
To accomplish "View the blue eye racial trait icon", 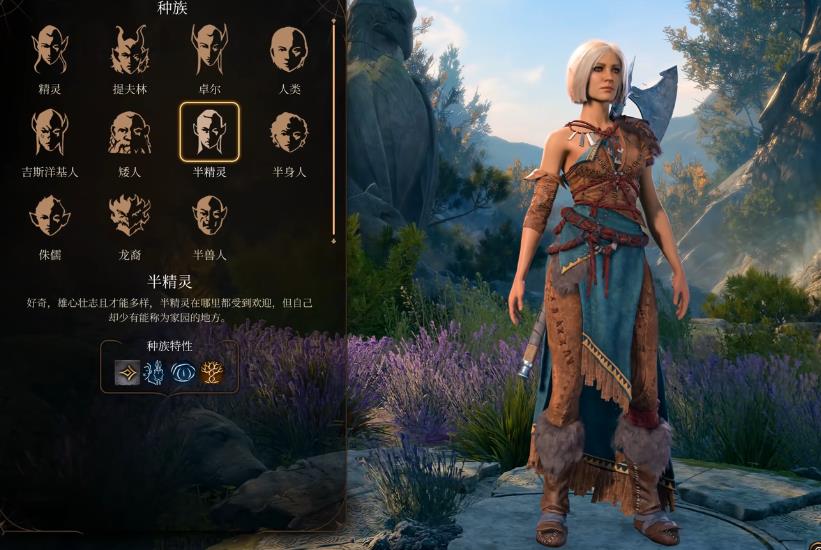I will (183, 373).
